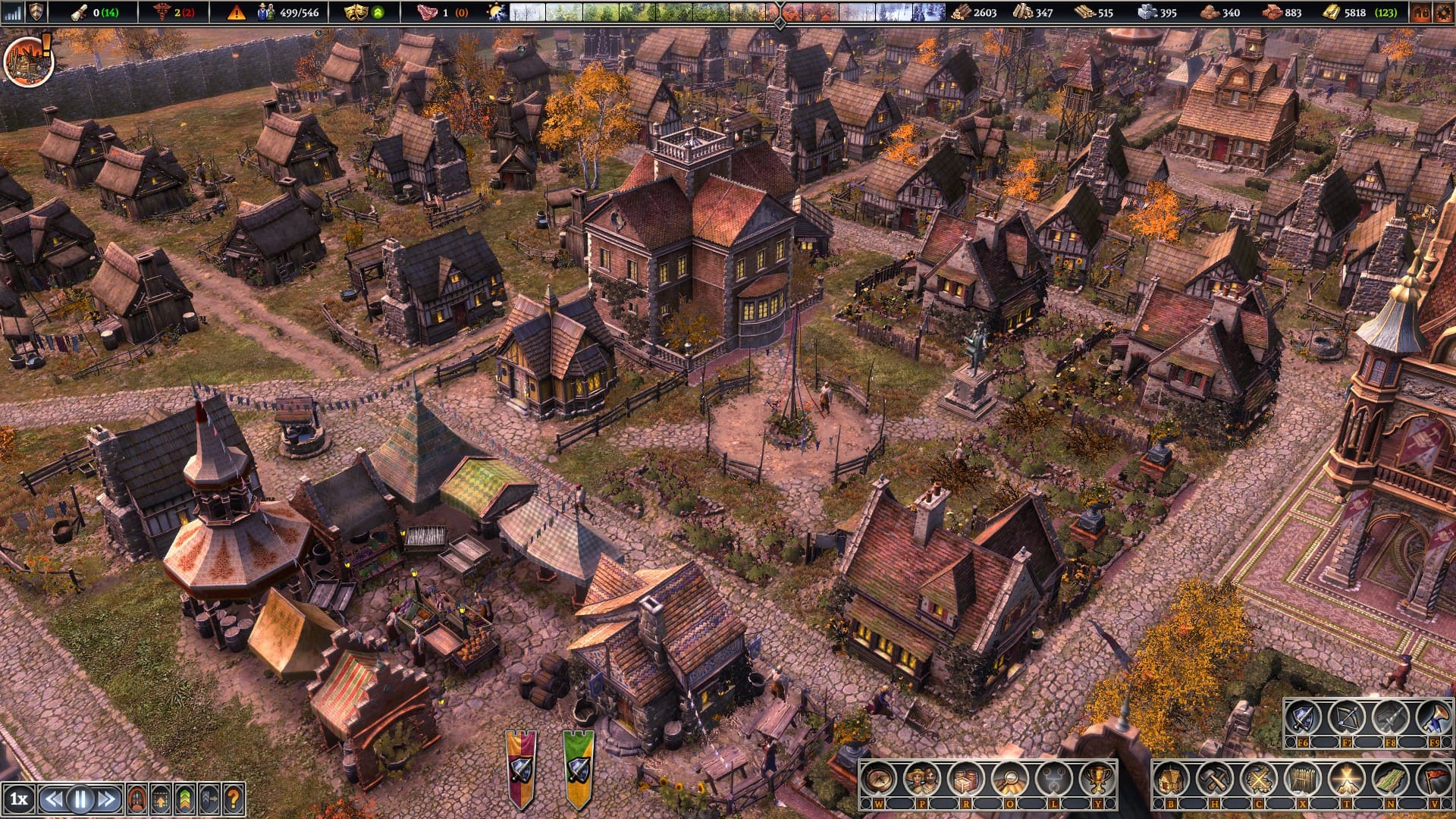Open the gold trophy achievements panel
Image resolution: width=1456 pixels, height=819 pixels.
click(1097, 779)
